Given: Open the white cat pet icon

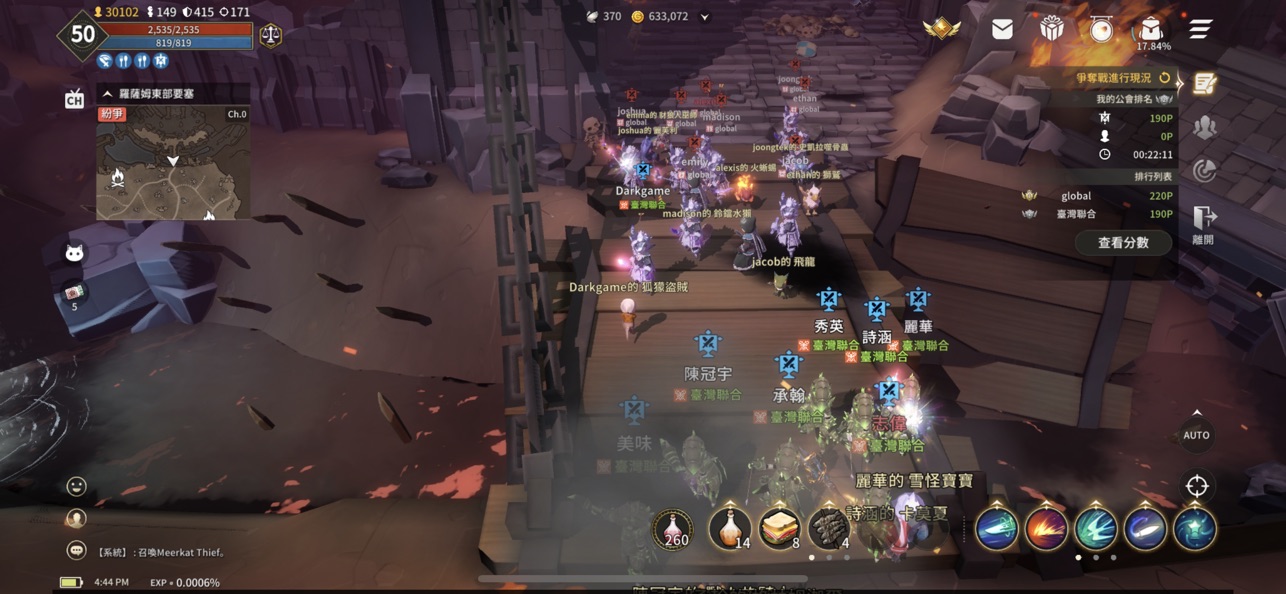Looking at the screenshot, I should (x=75, y=253).
